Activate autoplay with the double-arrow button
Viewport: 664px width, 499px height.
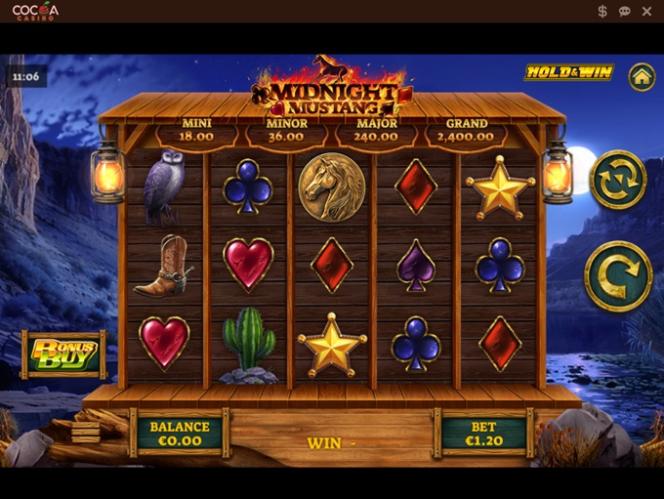(618, 180)
